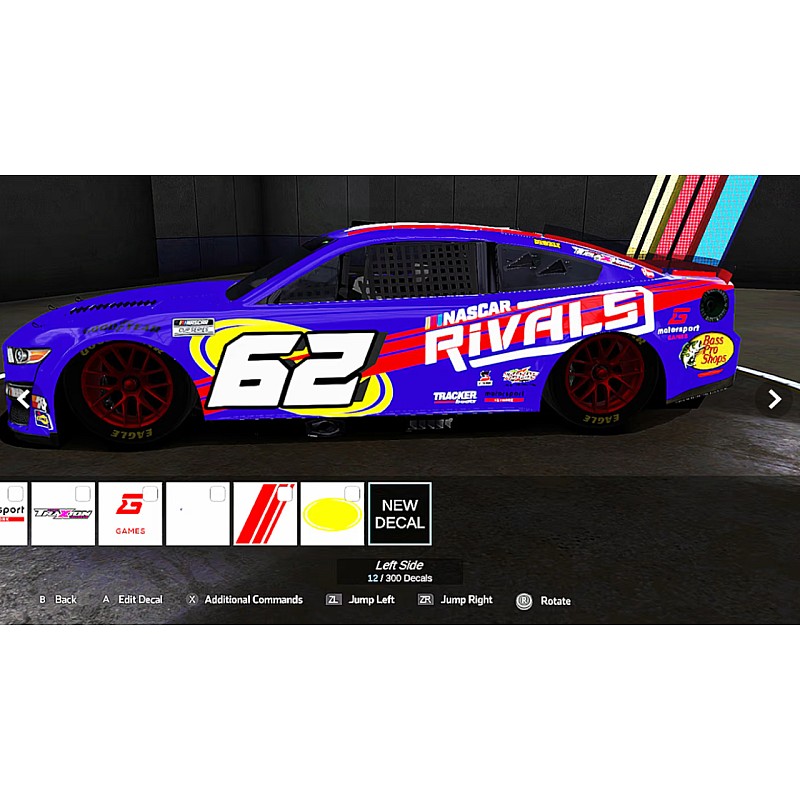Select the partially visible motorsport decal
800x800 pixels.
click(12, 516)
